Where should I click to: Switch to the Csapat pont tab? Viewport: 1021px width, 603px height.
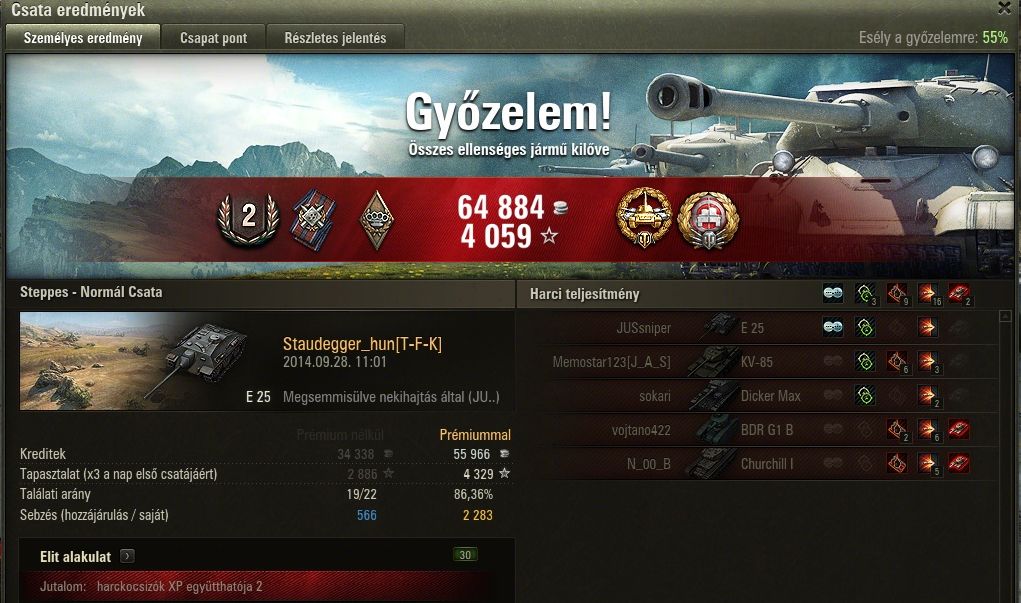tap(215, 39)
